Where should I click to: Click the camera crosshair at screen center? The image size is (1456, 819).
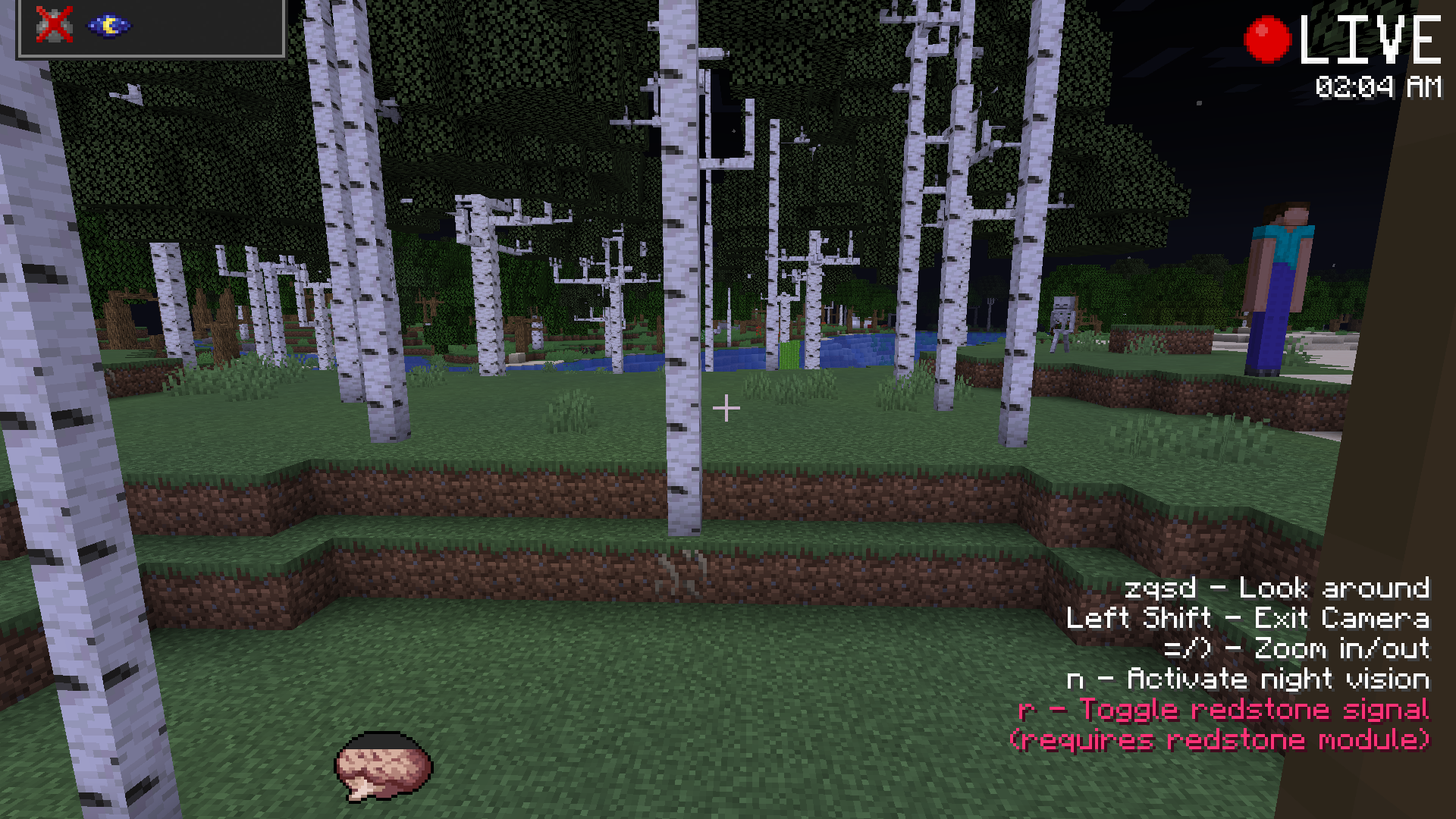(727, 408)
